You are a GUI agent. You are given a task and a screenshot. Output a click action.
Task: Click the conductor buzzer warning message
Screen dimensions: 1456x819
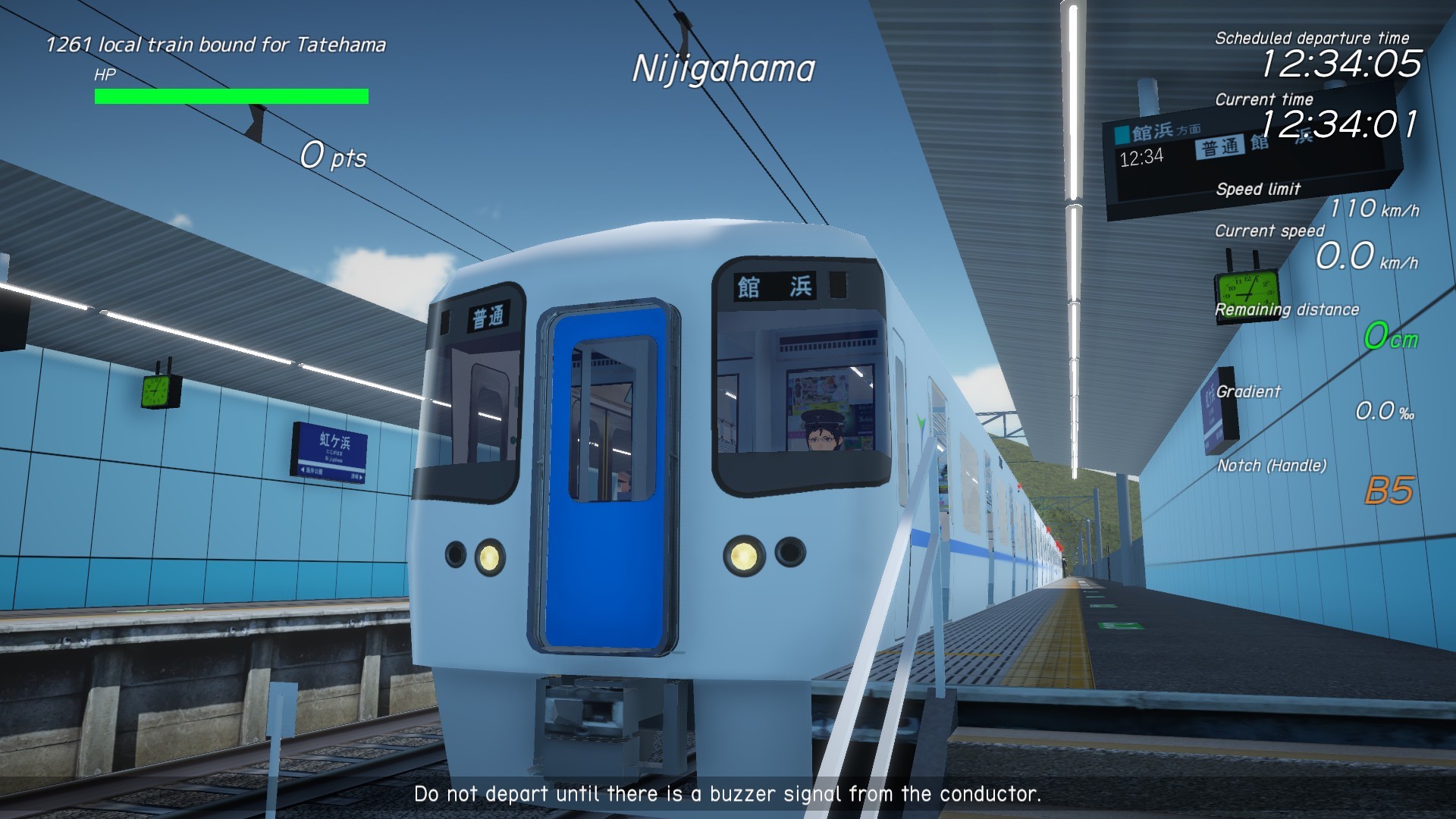point(727,795)
